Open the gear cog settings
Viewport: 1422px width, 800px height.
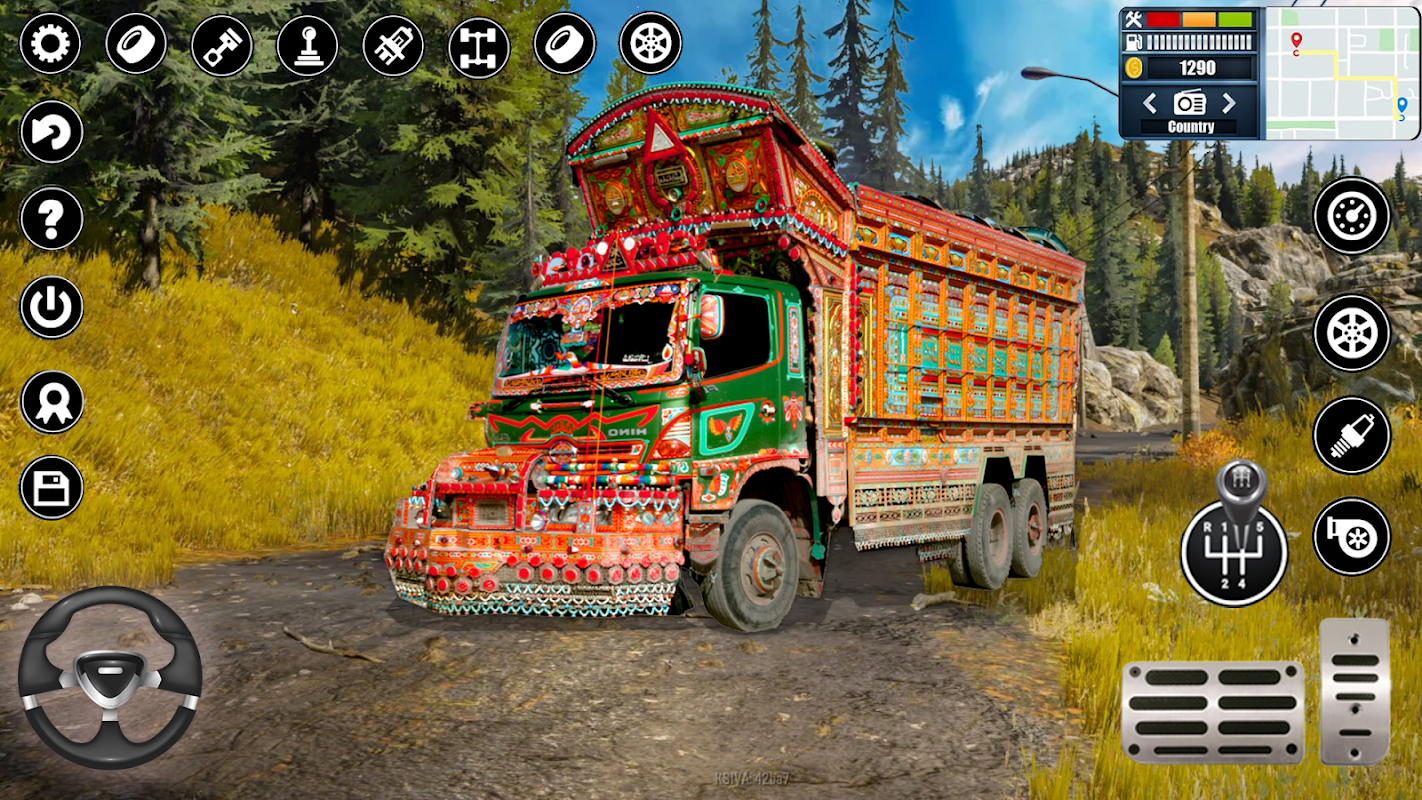click(50, 44)
